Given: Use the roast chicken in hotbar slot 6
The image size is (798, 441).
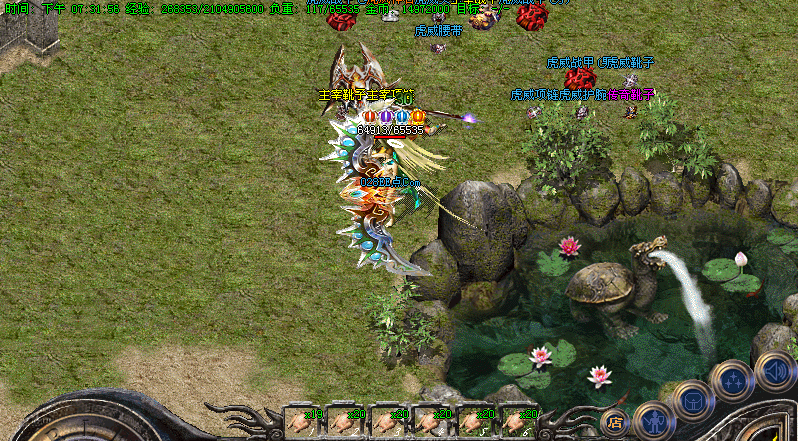Looking at the screenshot, I should click(519, 421).
